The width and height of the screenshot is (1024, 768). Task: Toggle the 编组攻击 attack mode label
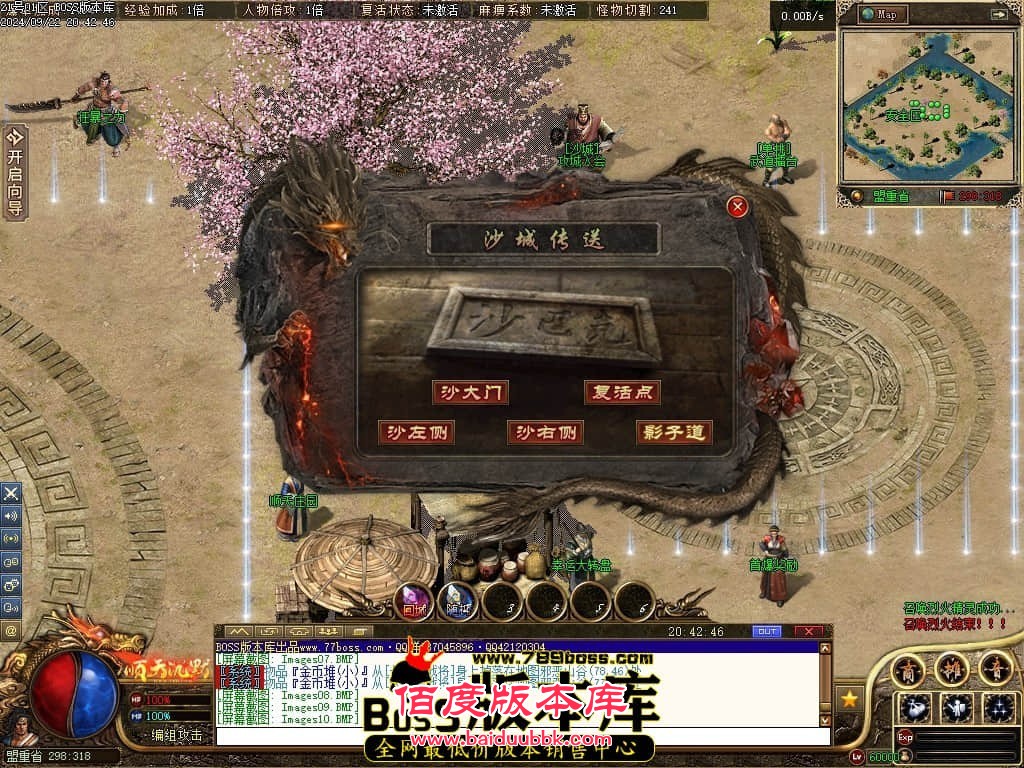point(176,735)
